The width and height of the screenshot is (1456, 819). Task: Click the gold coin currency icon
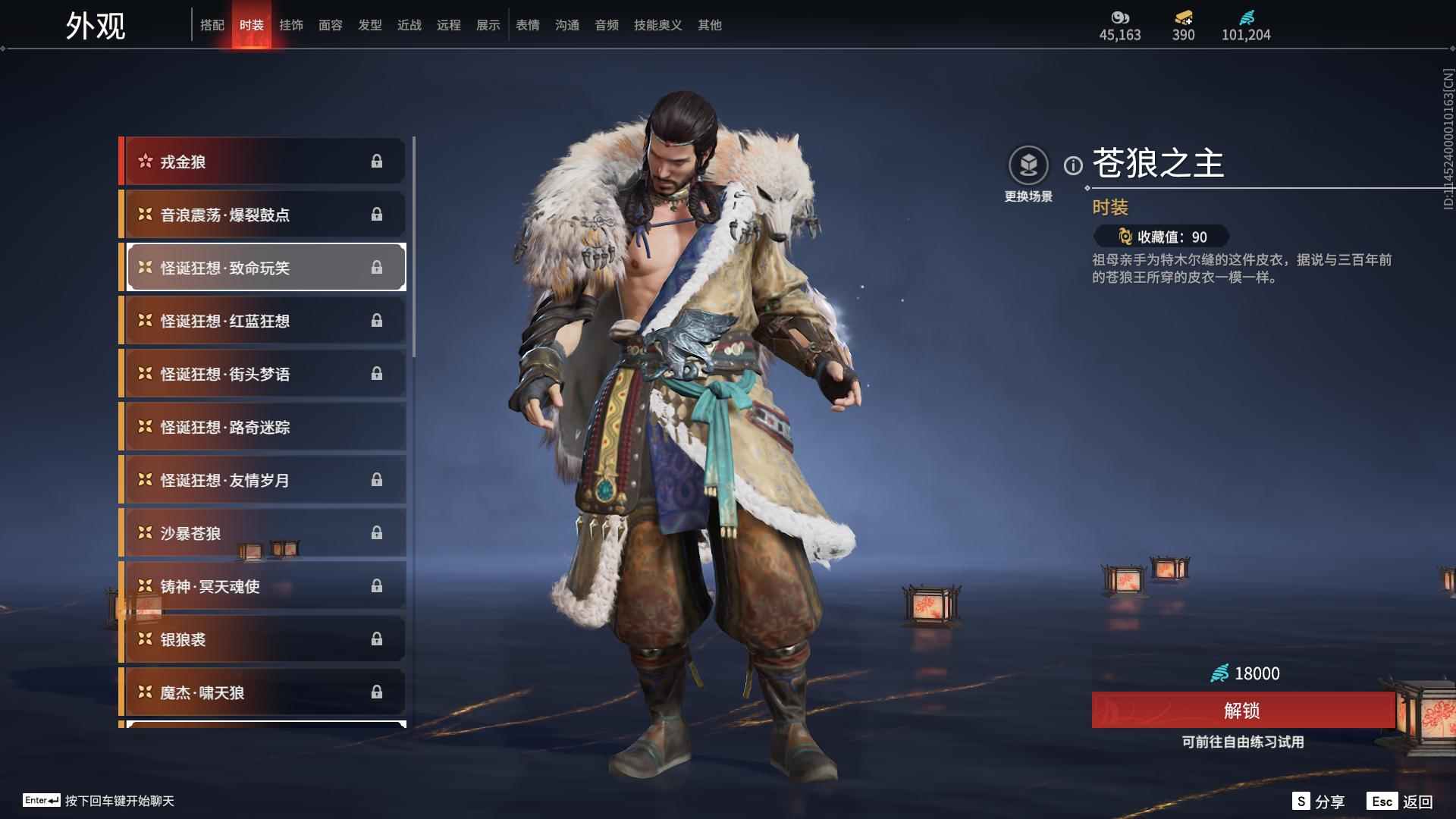click(1120, 19)
